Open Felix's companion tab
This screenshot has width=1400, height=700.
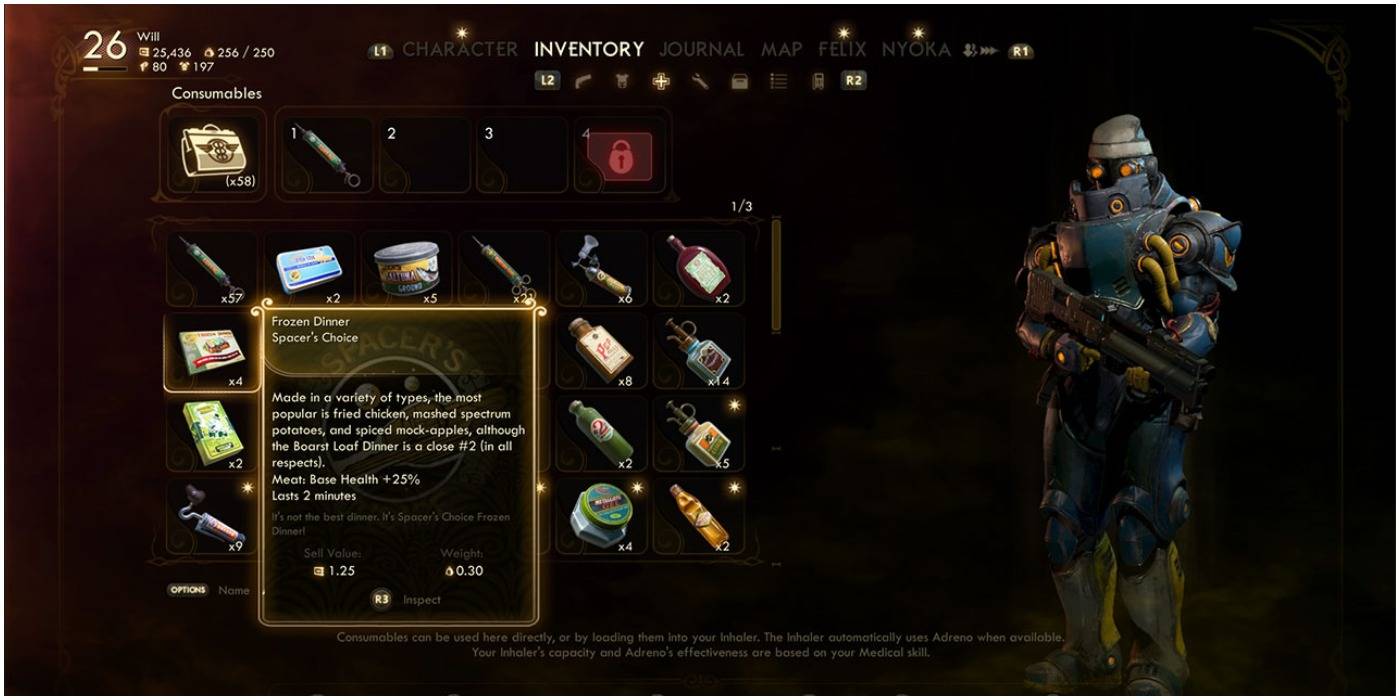pos(841,49)
